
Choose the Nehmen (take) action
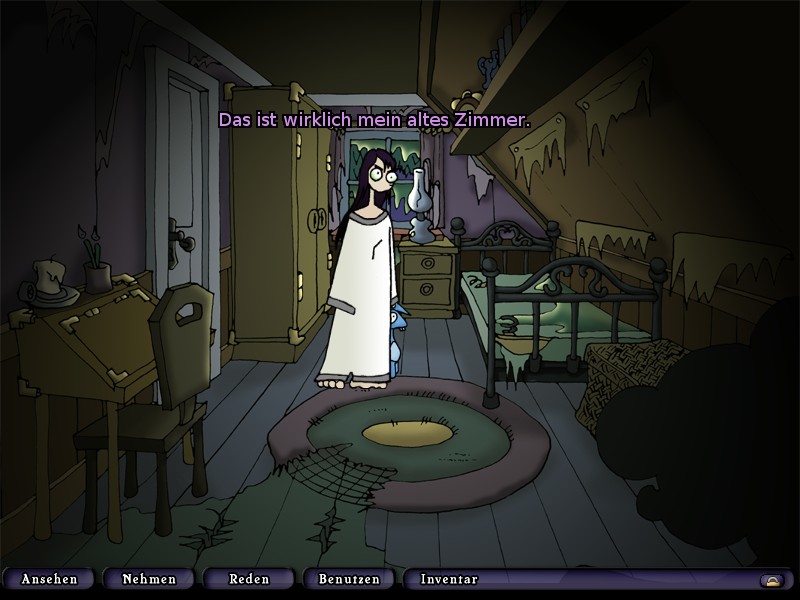tap(149, 579)
